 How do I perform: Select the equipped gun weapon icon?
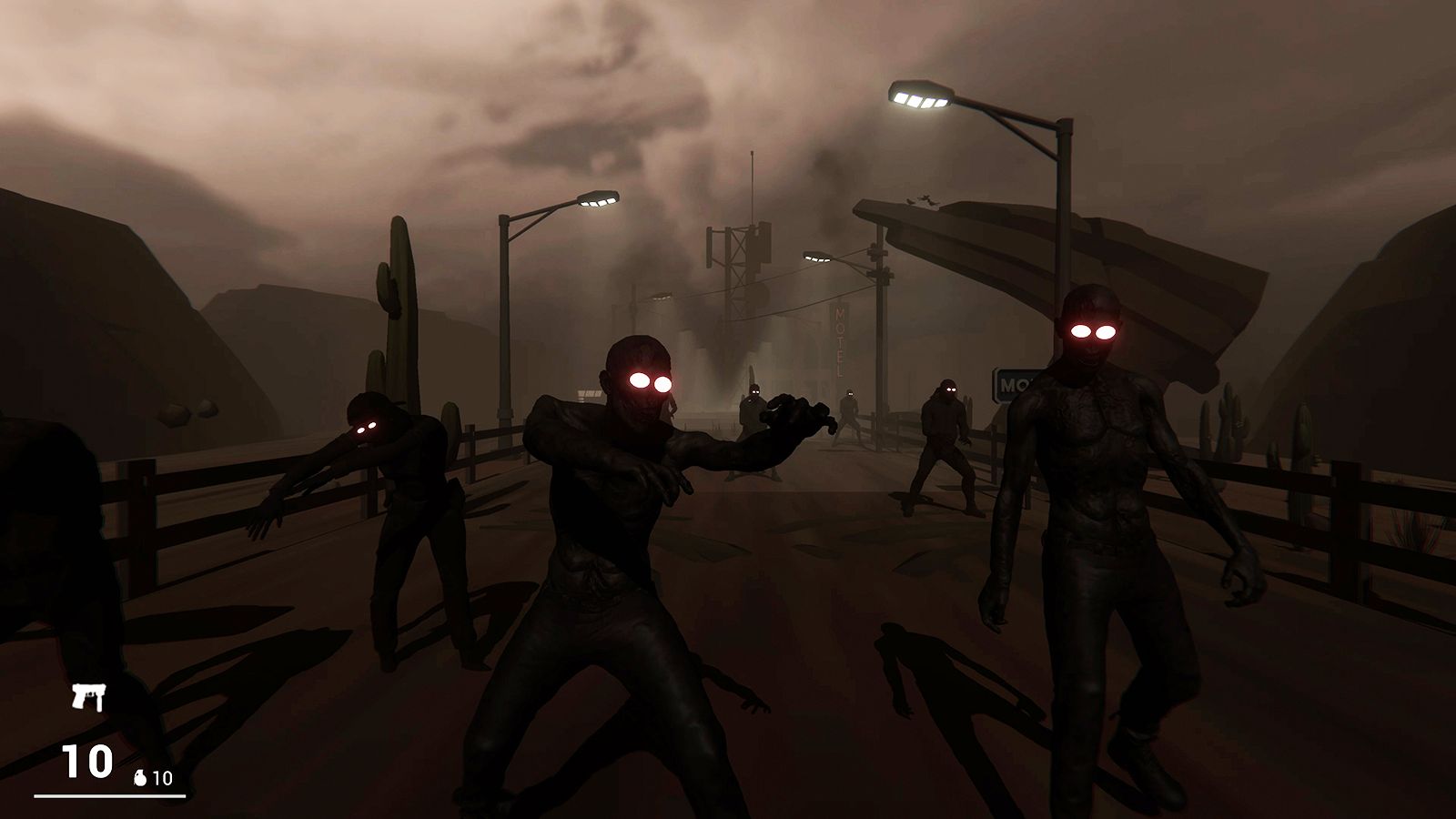(88, 698)
